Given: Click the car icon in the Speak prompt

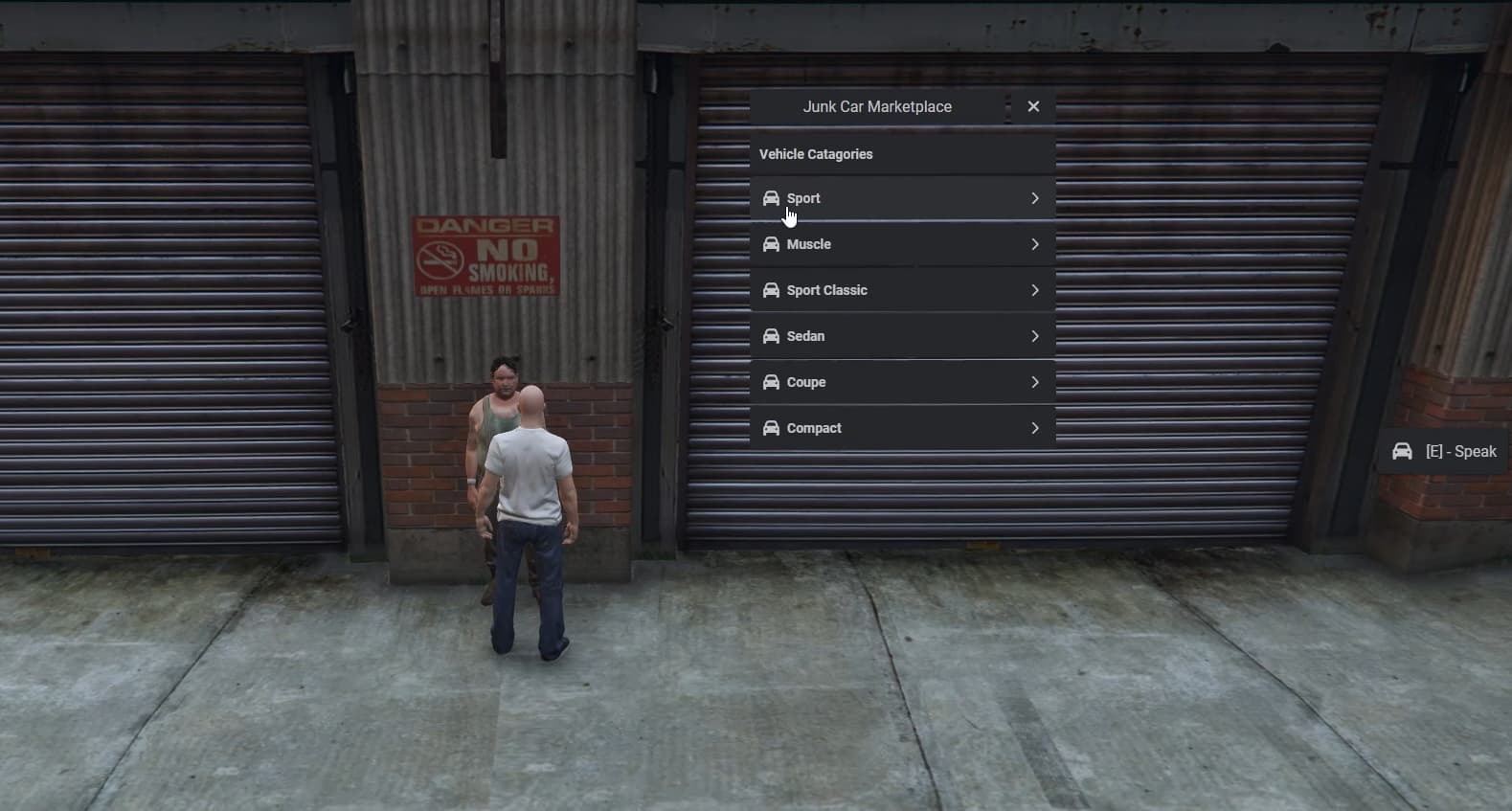Looking at the screenshot, I should click(x=1404, y=451).
